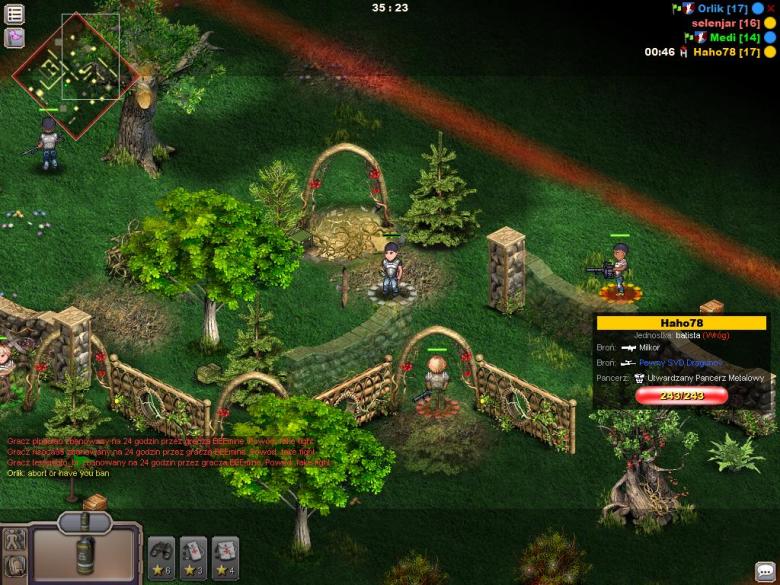Switch to the character stance button

point(14,540)
